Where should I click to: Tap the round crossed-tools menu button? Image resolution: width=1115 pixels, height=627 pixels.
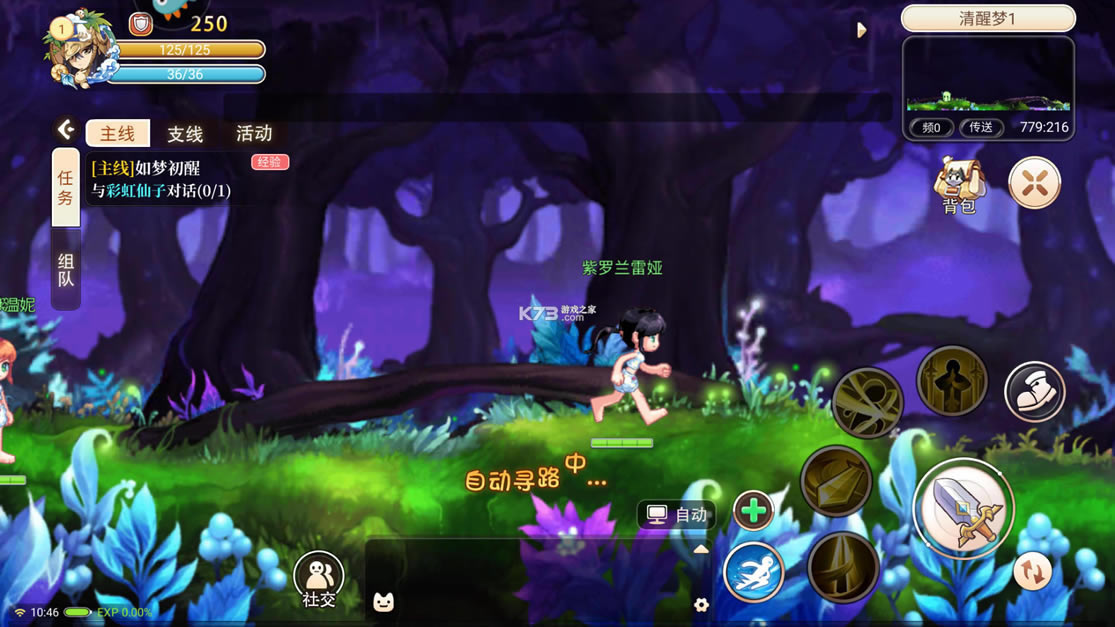tap(1034, 184)
